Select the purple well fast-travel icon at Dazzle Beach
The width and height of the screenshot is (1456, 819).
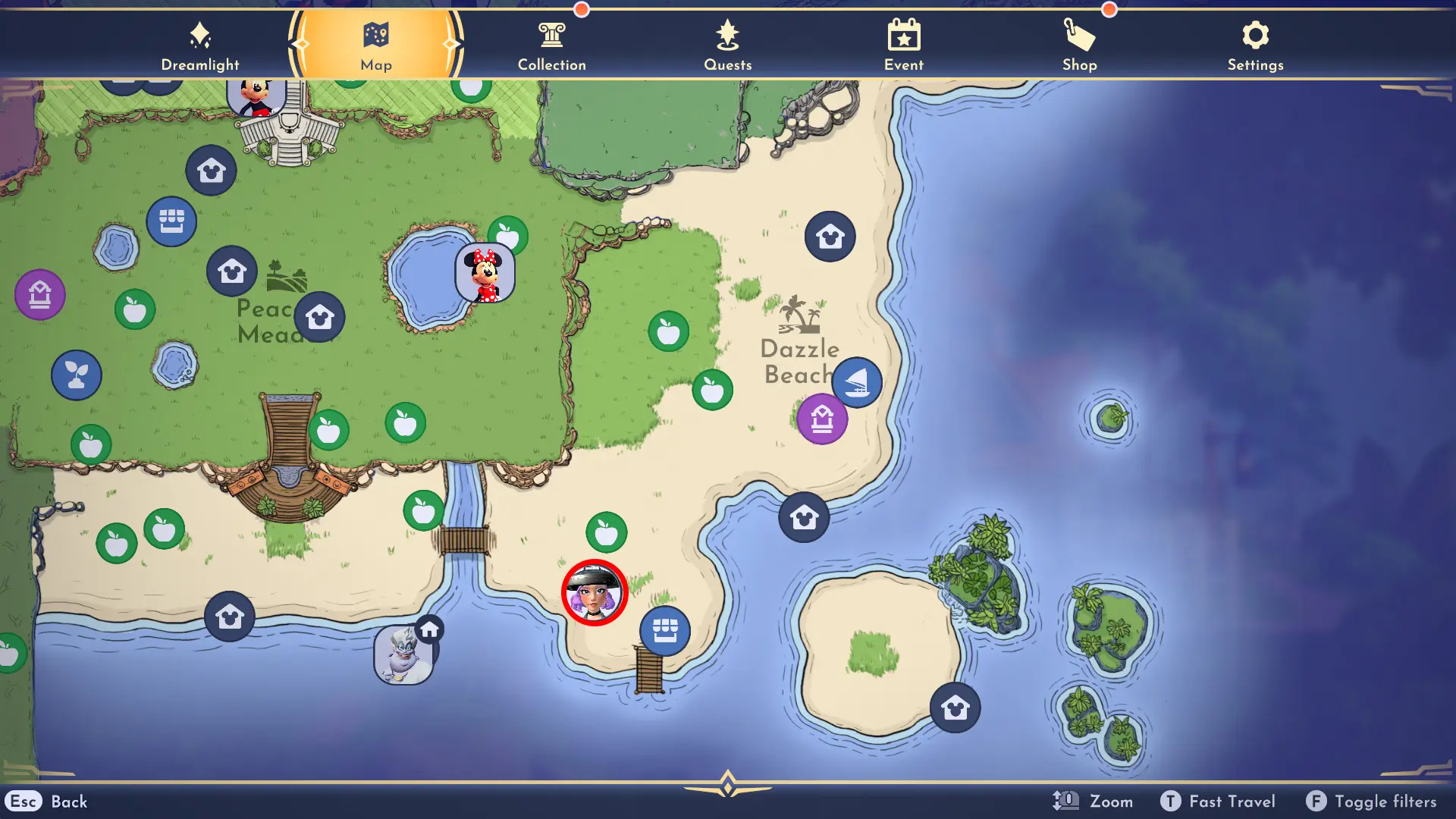tap(821, 418)
